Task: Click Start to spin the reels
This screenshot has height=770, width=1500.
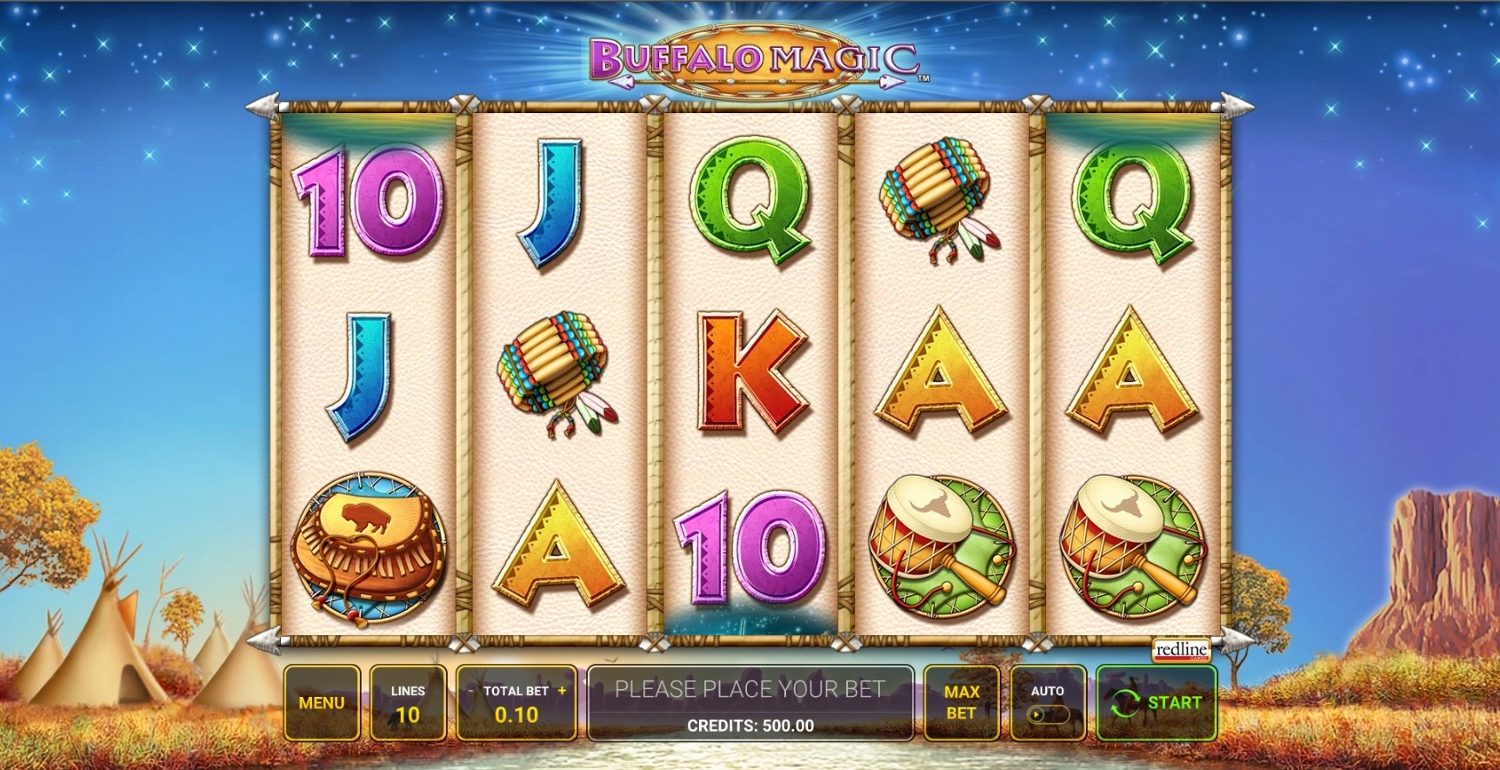Action: (x=1156, y=703)
